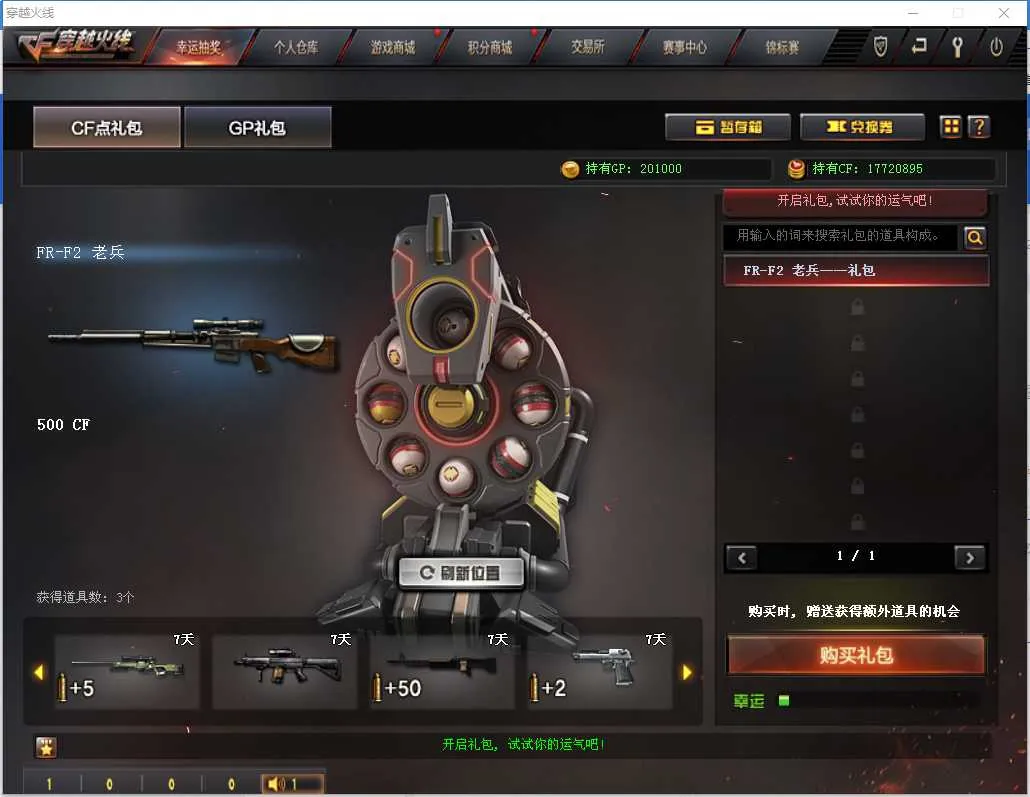Image resolution: width=1030 pixels, height=797 pixels.
Task: Click the gift pack search field
Action: coord(839,236)
